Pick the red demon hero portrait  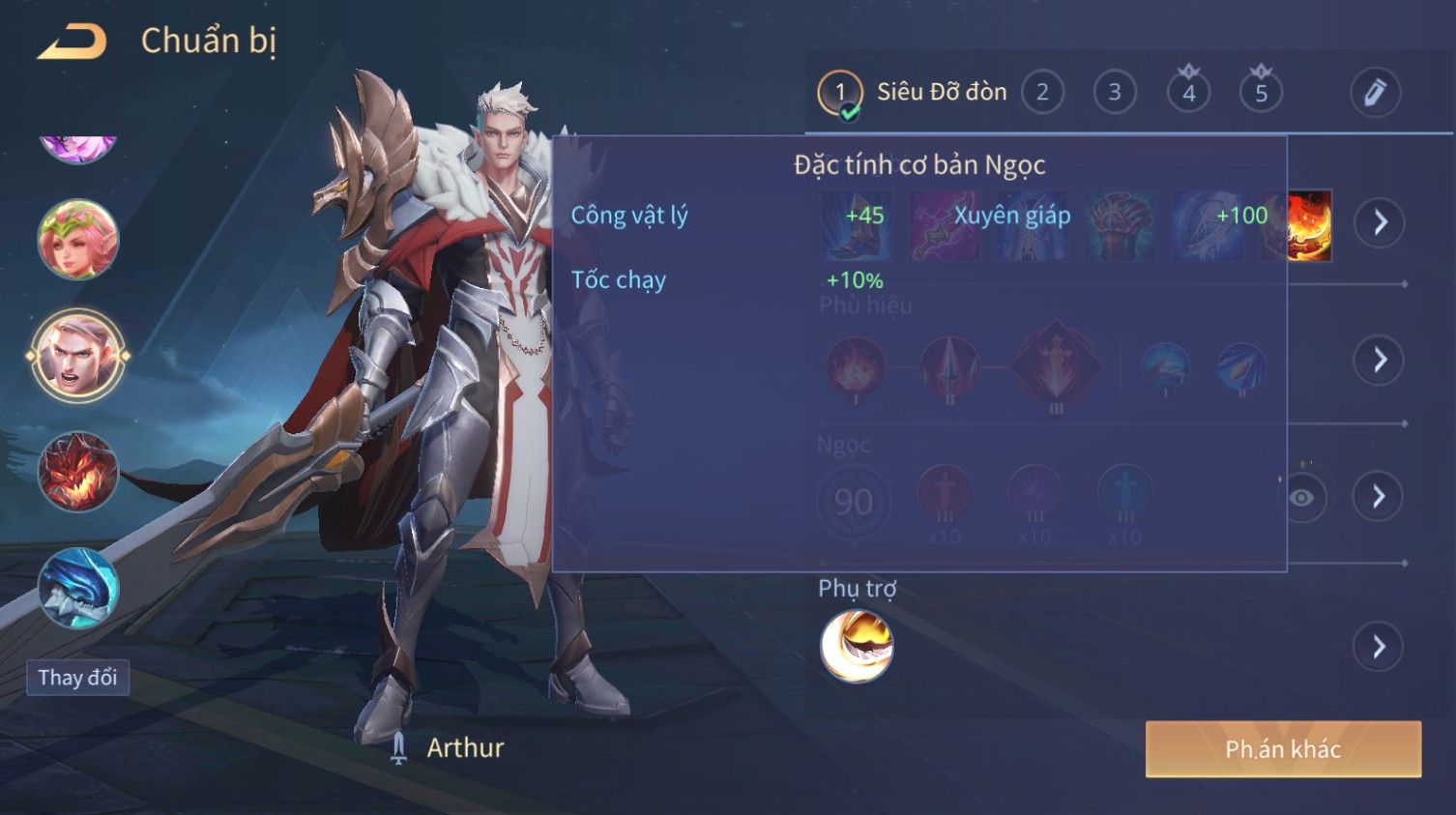77,472
